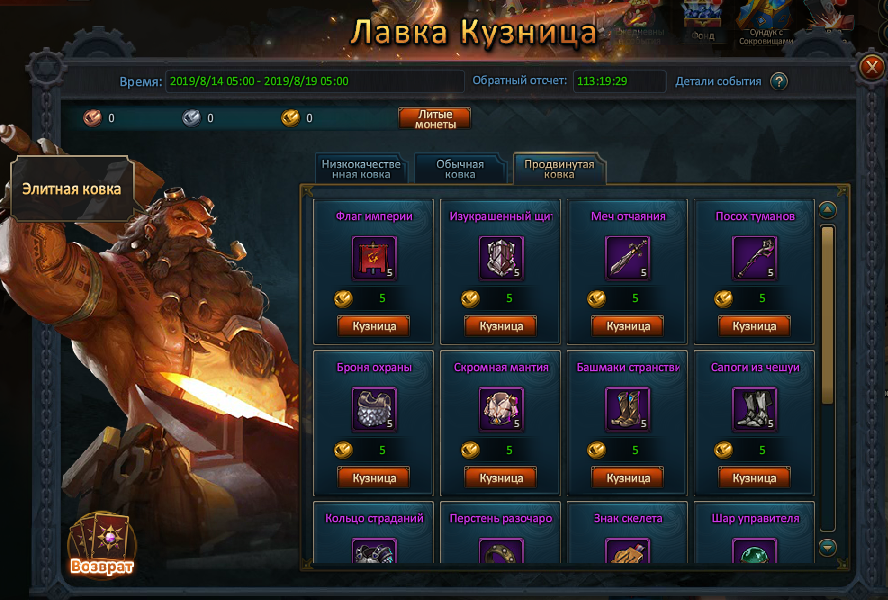Forge the Изукрашенный щит item
Screen dimensions: 888x600
click(x=501, y=326)
